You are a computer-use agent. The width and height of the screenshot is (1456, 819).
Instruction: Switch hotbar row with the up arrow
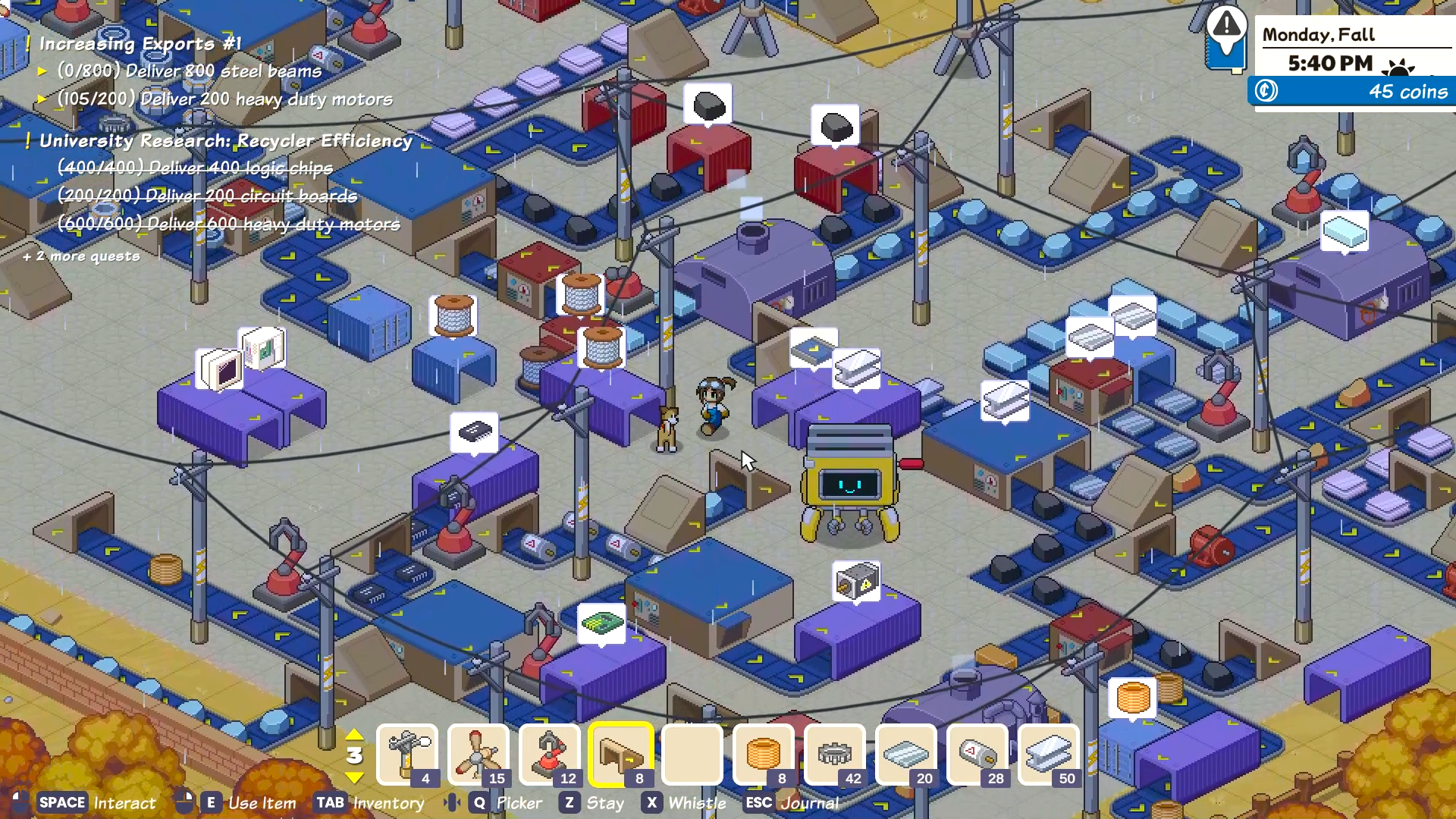pyautogui.click(x=354, y=735)
